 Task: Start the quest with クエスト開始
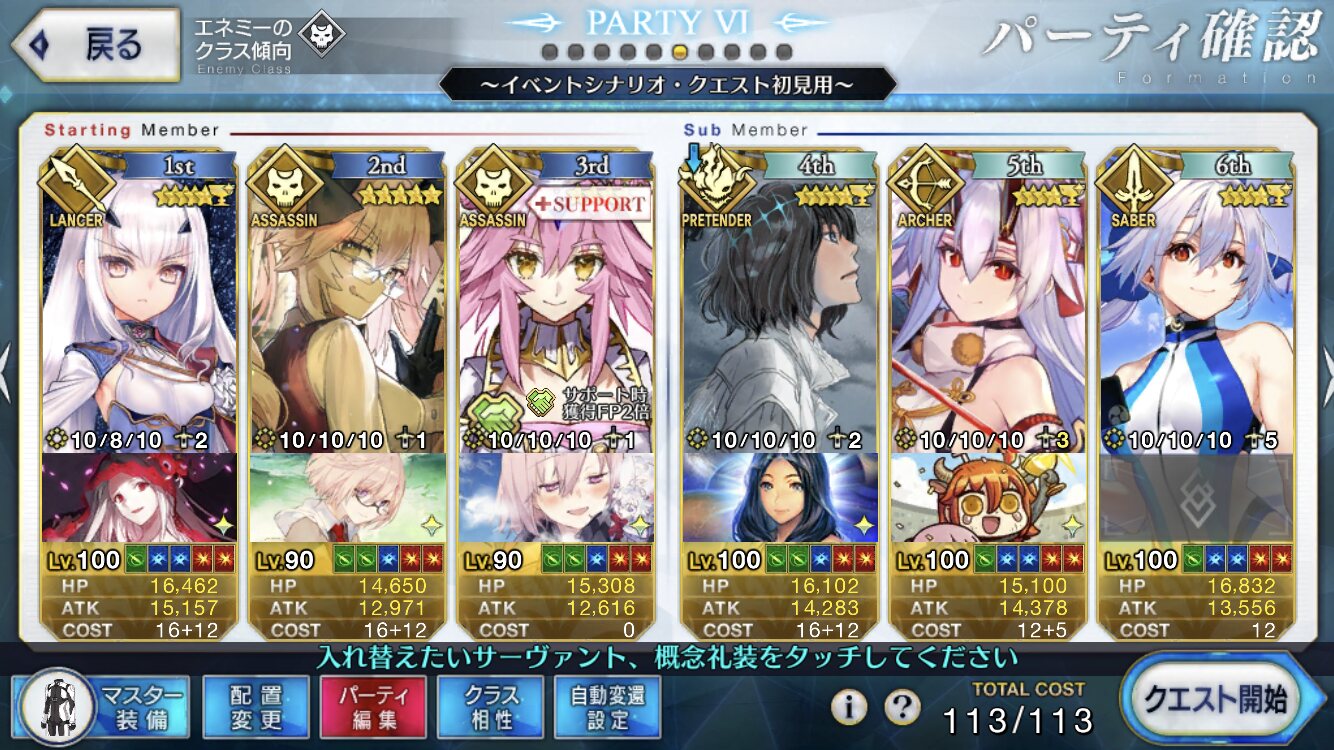click(x=1224, y=699)
